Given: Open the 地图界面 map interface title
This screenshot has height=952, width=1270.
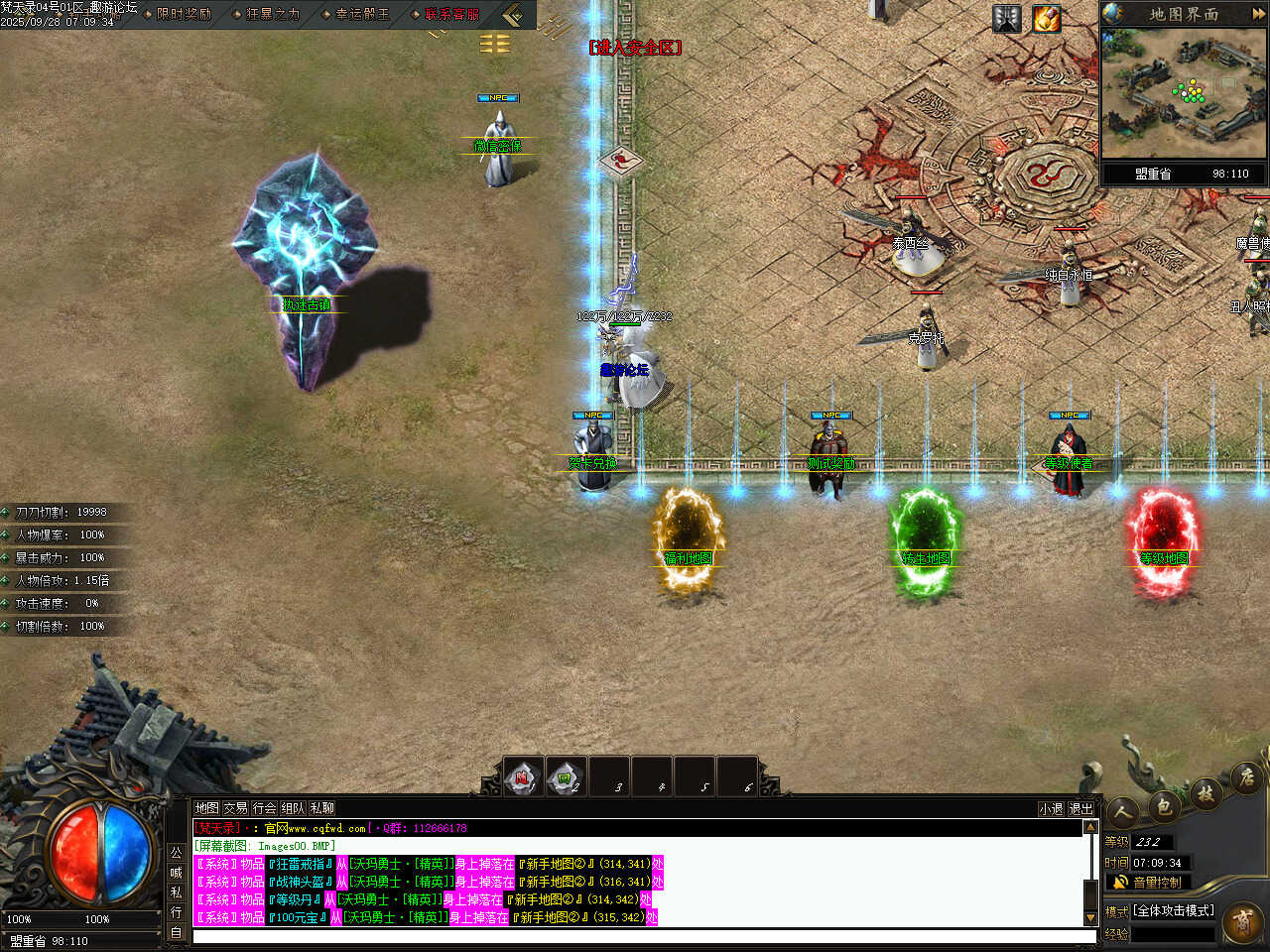Looking at the screenshot, I should coord(1184,14).
